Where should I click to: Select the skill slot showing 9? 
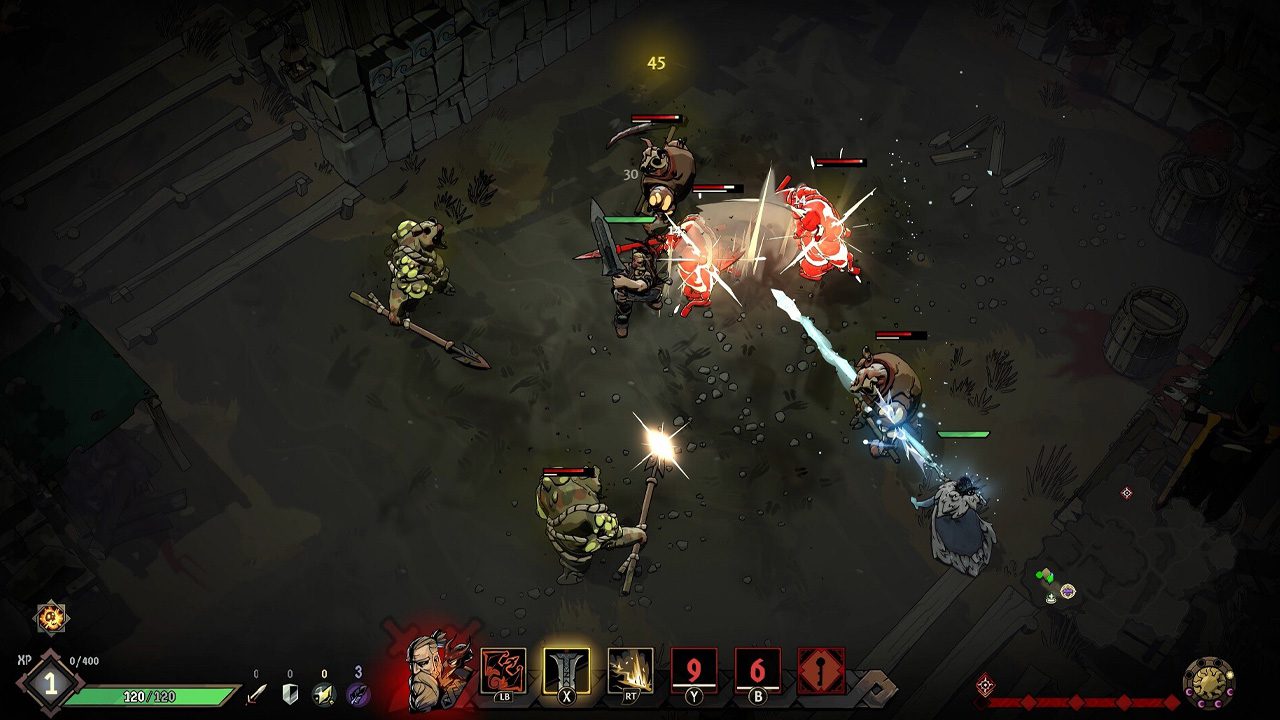click(694, 670)
